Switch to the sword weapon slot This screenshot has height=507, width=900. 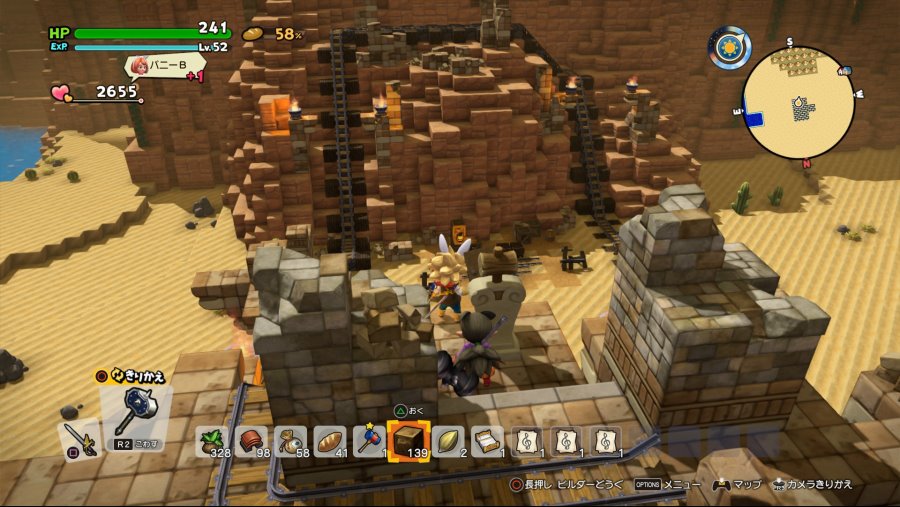click(x=79, y=437)
